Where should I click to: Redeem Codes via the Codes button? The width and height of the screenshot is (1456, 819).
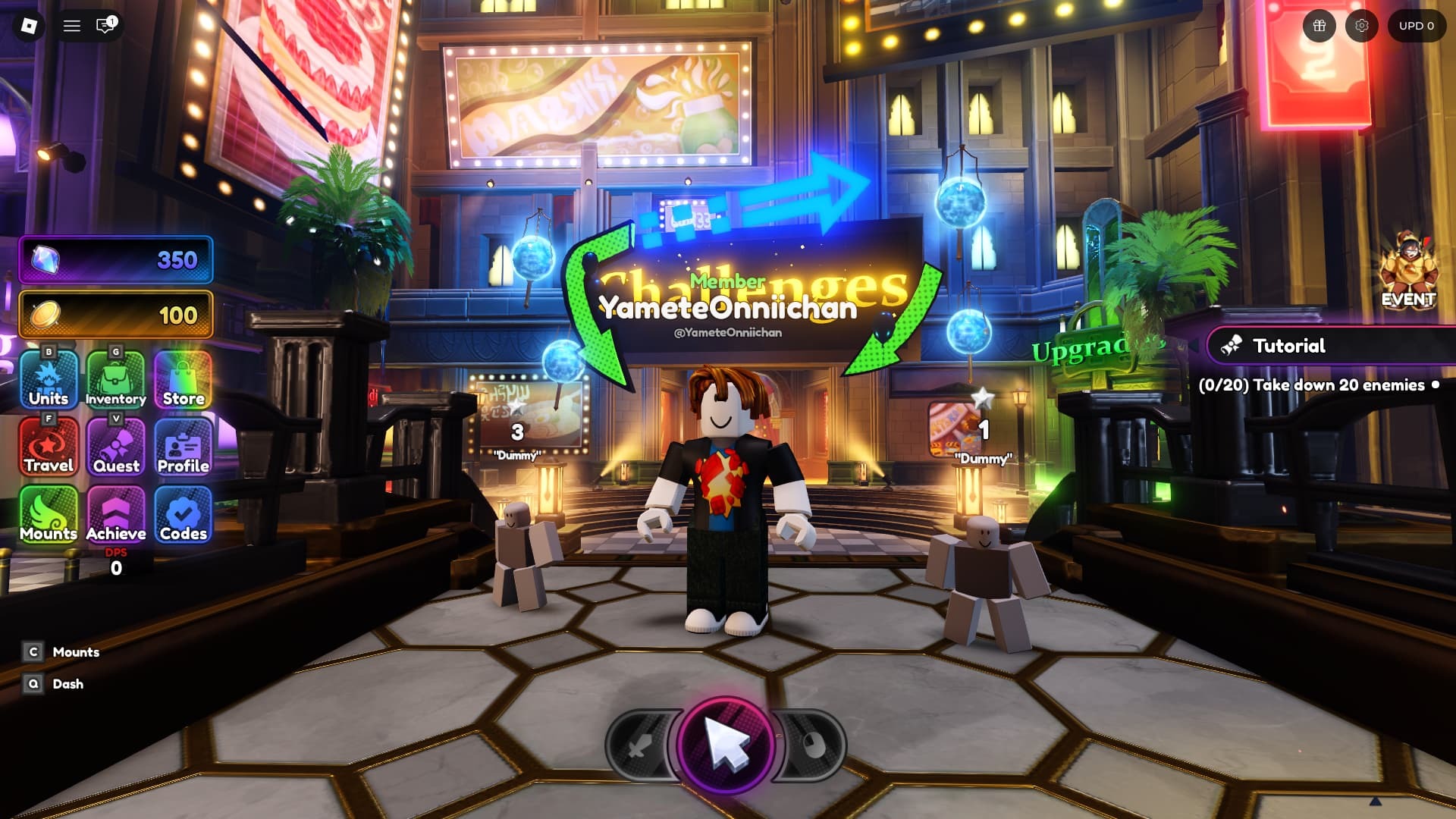coord(184,514)
